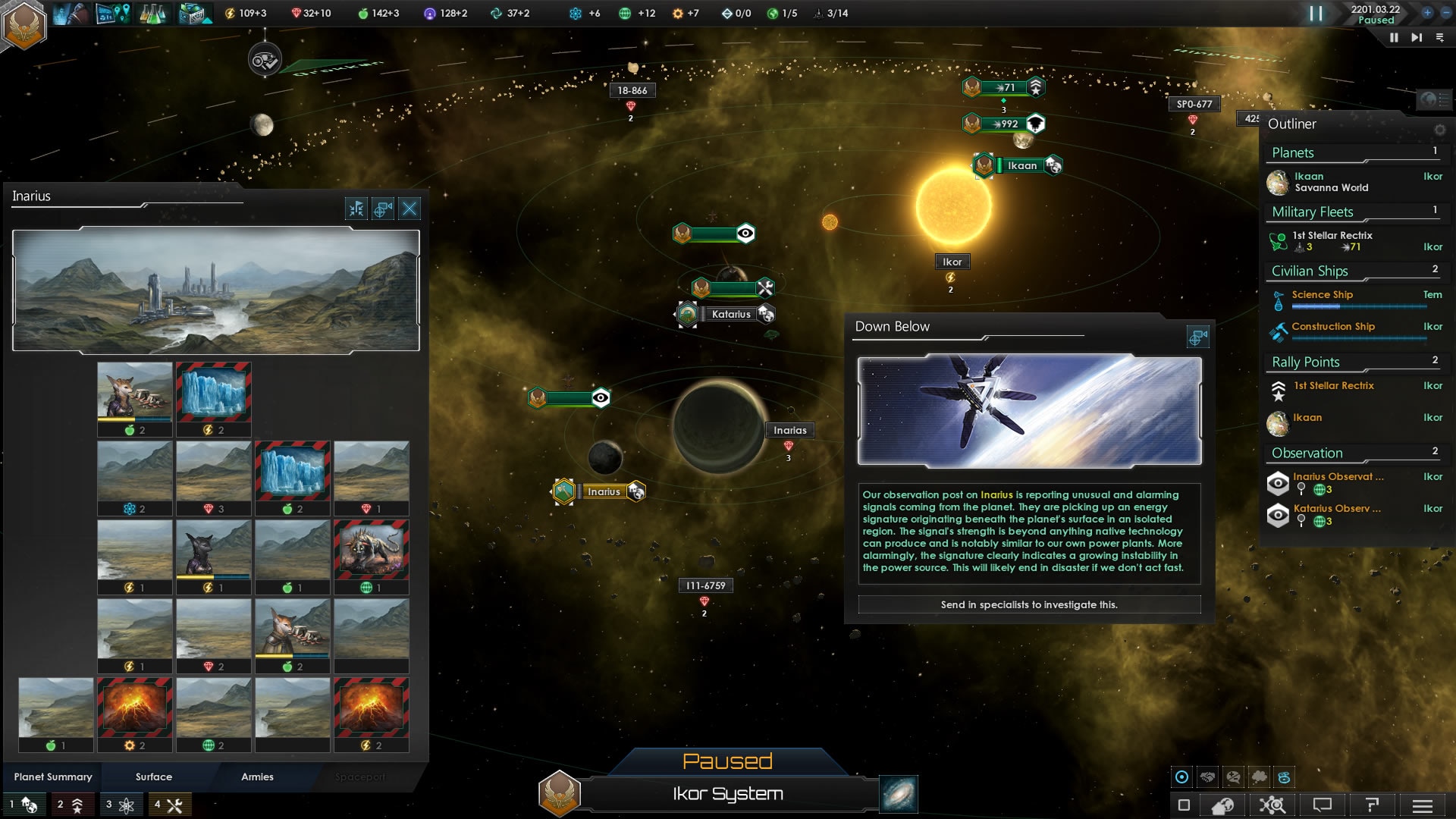Open the empire emblem in the top corner
The height and width of the screenshot is (819, 1456).
24,26
